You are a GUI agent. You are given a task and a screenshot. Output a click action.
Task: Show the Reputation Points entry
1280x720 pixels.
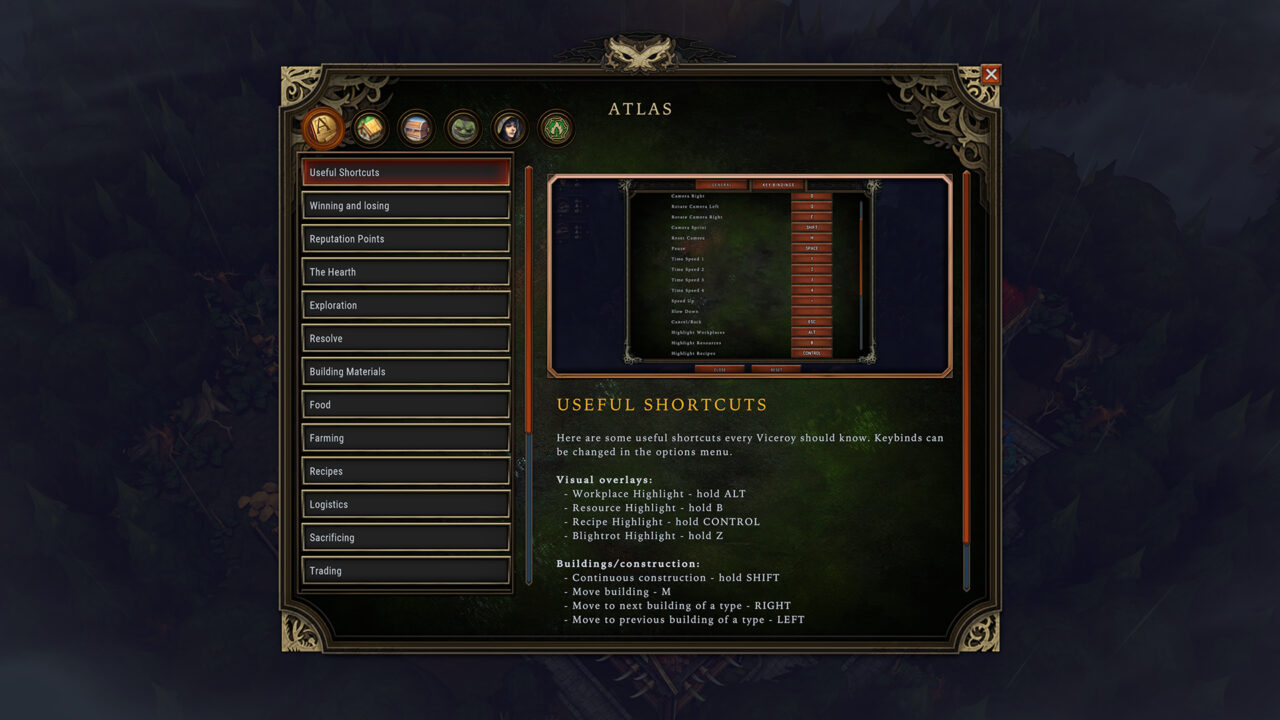tap(406, 239)
